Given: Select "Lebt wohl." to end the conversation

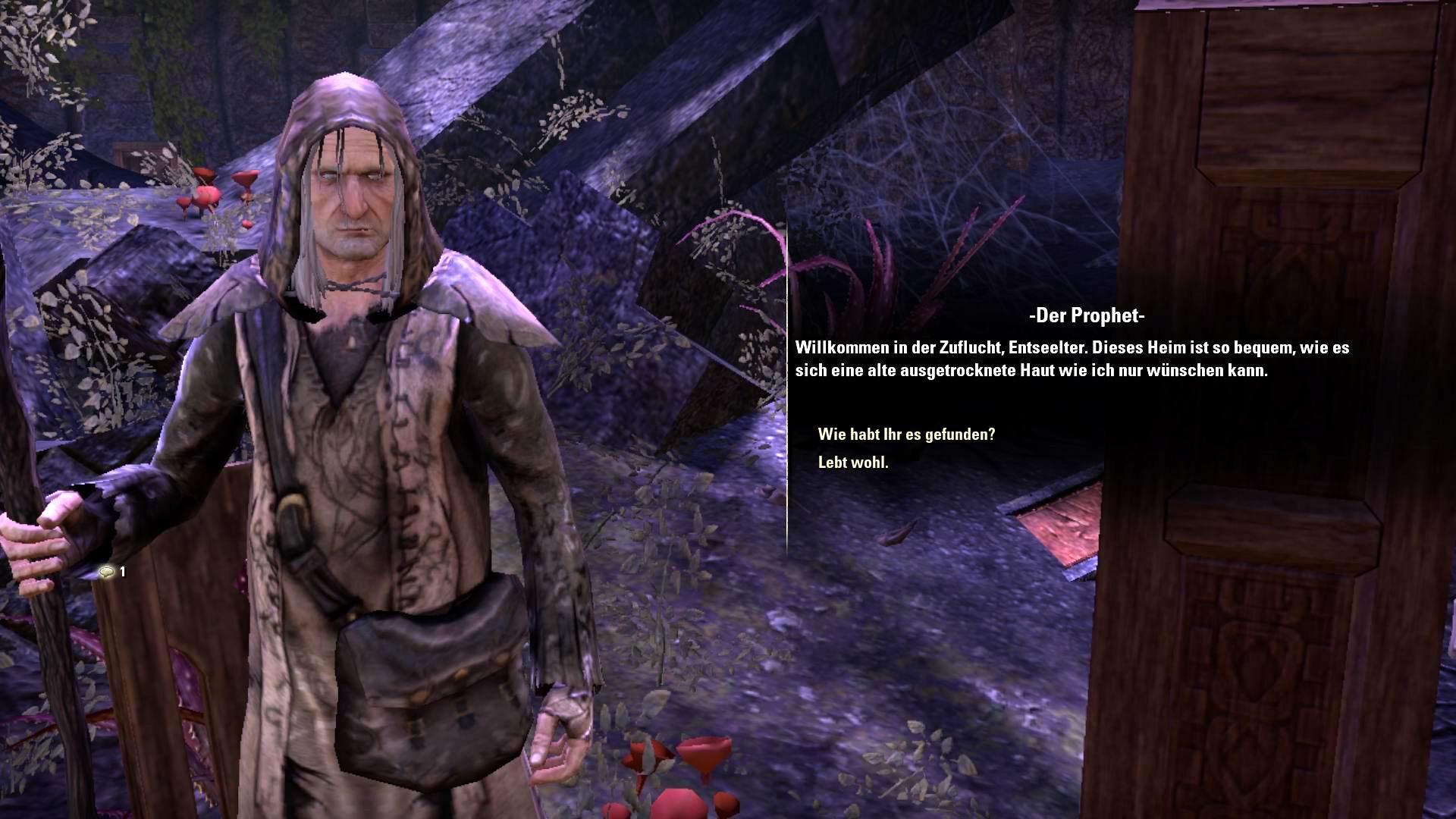Looking at the screenshot, I should pyautogui.click(x=853, y=462).
